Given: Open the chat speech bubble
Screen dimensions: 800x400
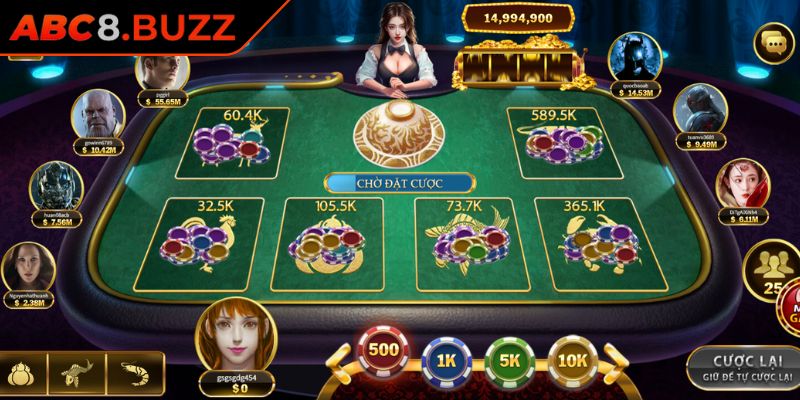Looking at the screenshot, I should 771,42.
